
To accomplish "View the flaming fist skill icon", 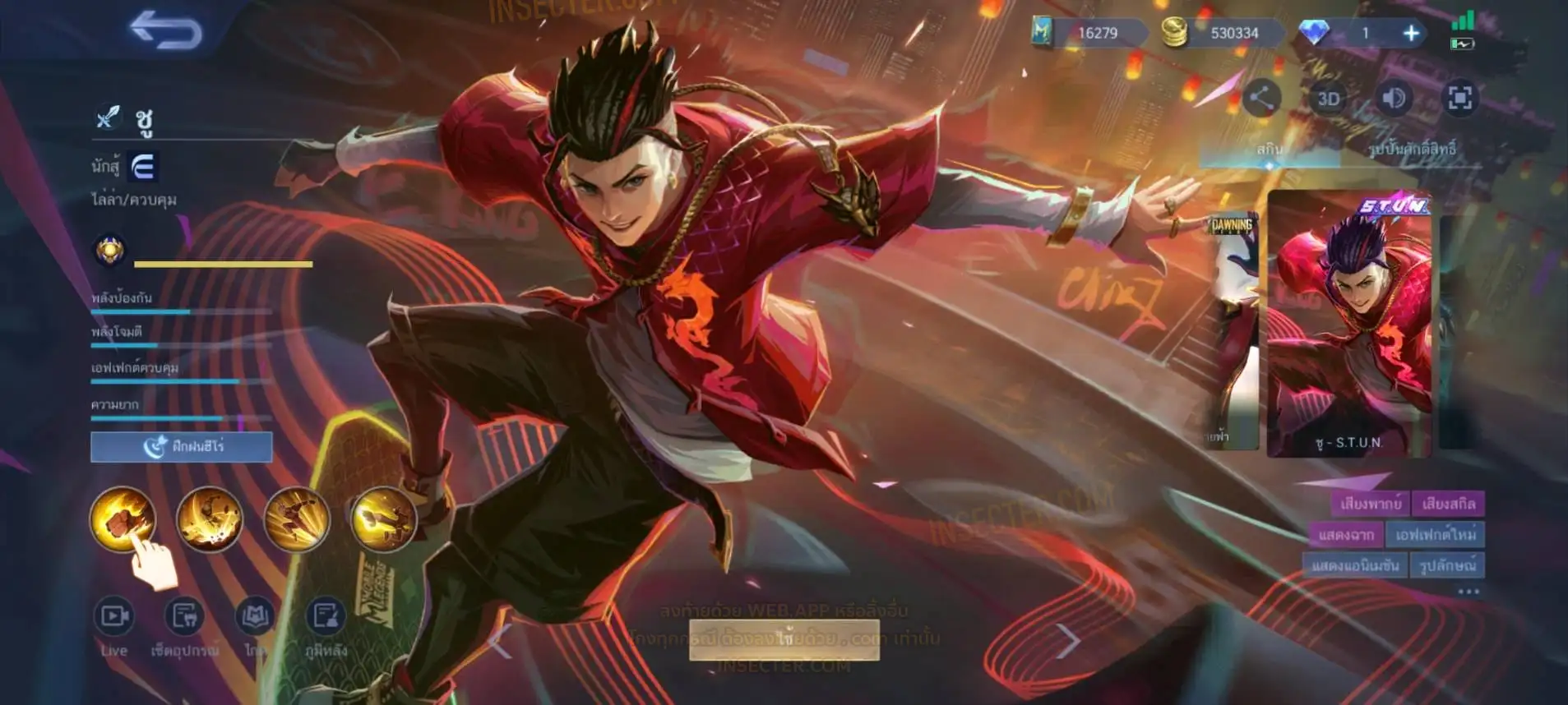I will (x=123, y=518).
